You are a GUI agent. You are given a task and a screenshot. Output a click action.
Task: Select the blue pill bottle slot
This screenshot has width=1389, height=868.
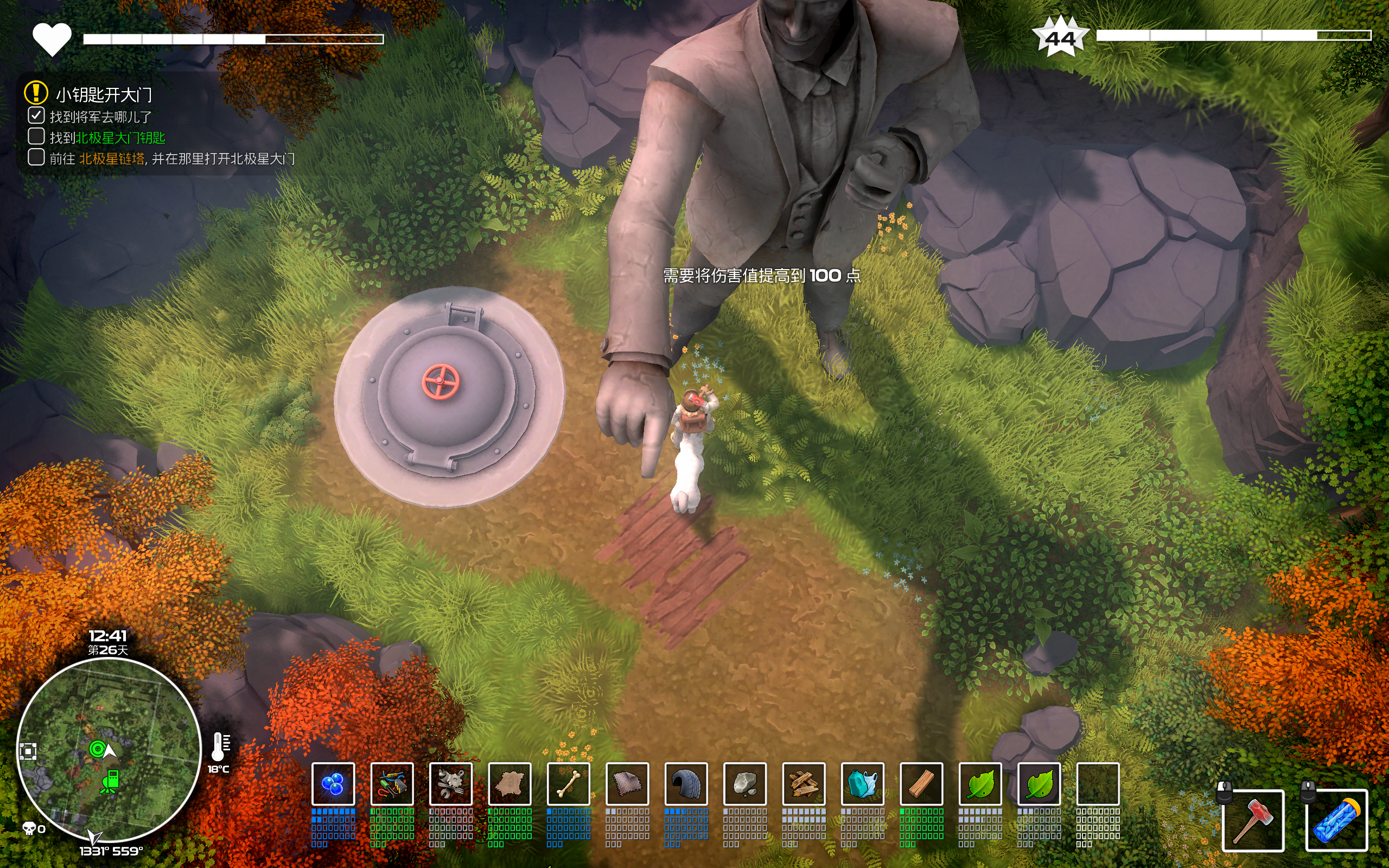coord(1336,820)
